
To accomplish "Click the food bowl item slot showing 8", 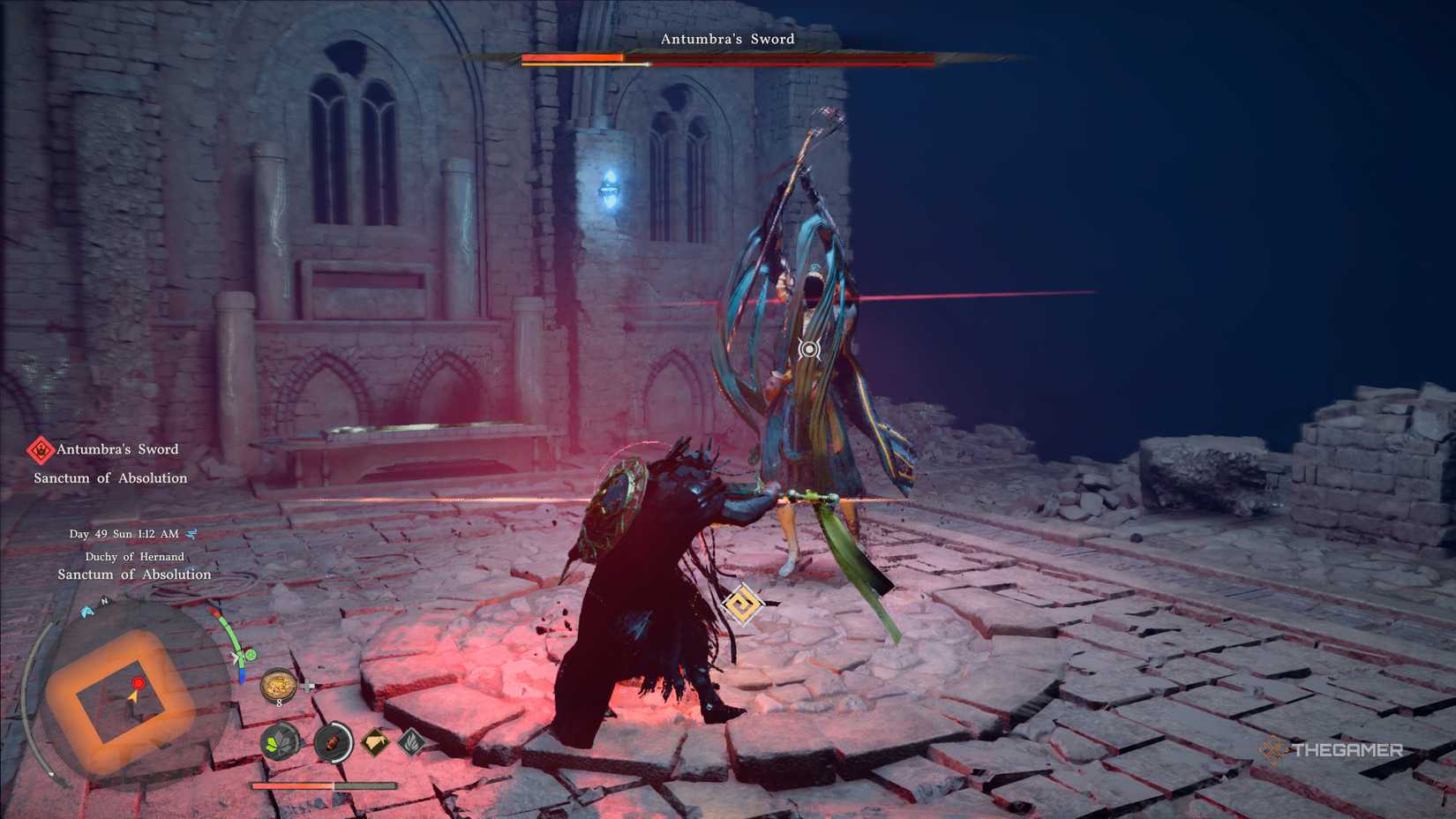I will (279, 685).
